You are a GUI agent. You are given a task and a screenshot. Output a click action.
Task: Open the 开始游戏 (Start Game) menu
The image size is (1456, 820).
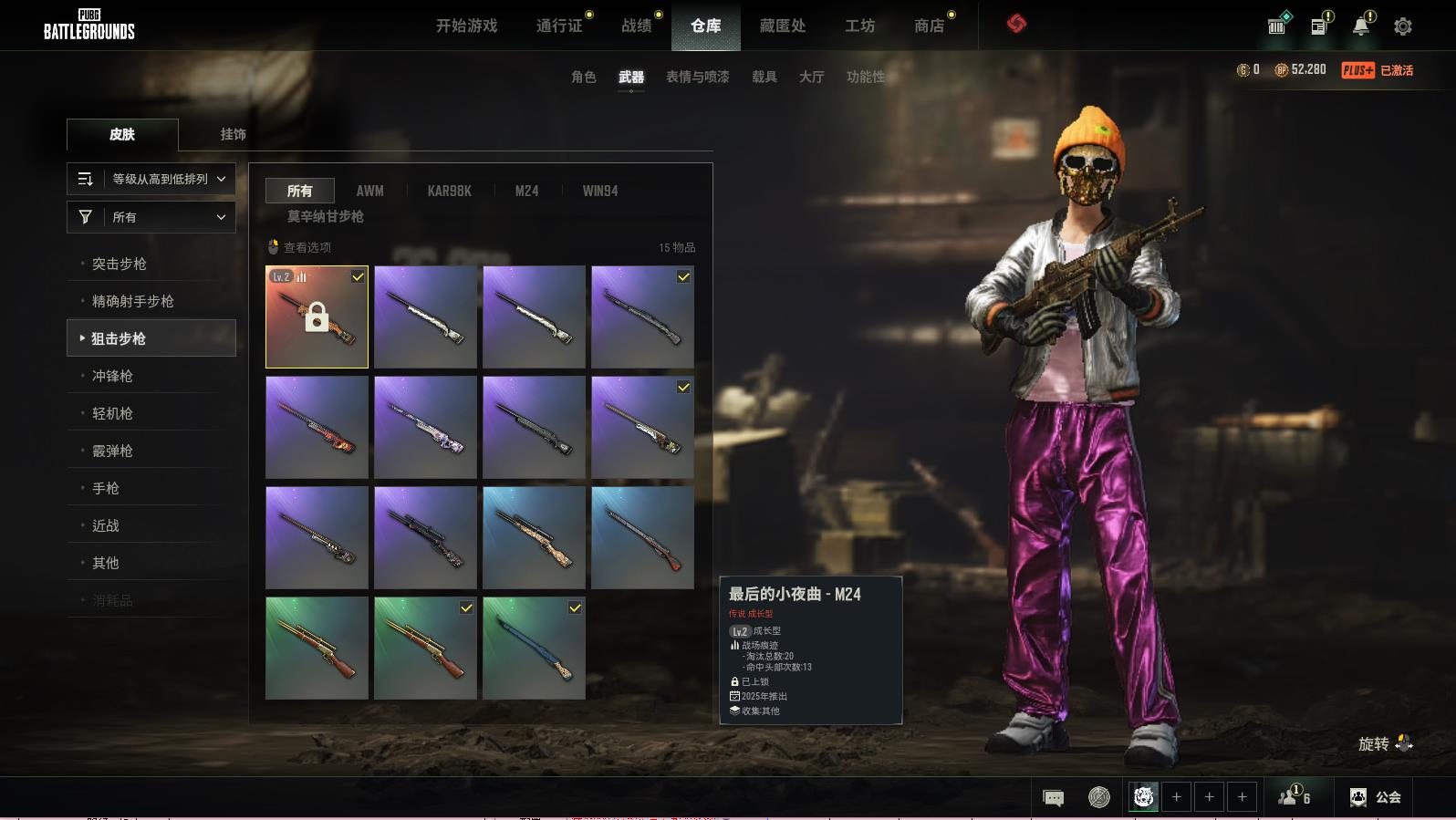[466, 26]
